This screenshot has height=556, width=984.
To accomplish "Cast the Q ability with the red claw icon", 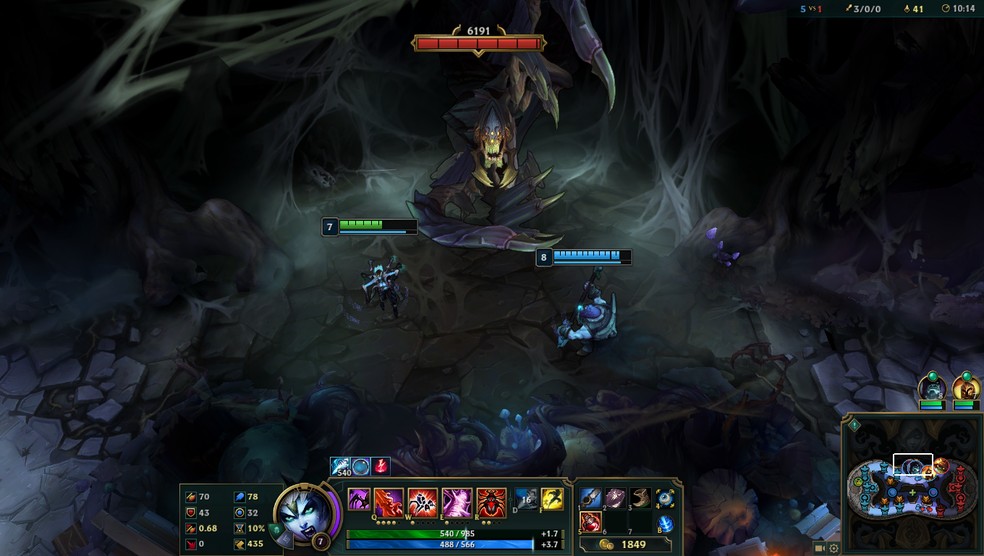I will [x=389, y=500].
